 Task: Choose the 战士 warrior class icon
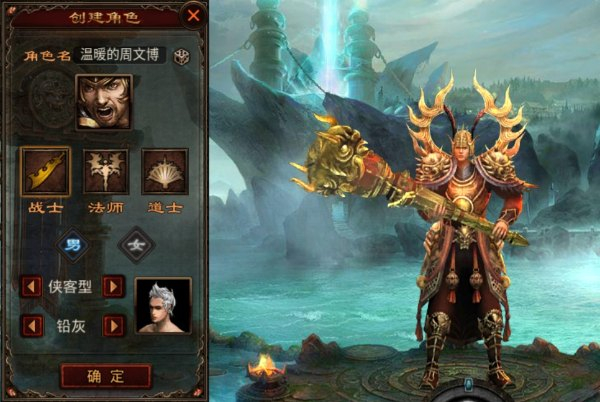click(46, 172)
